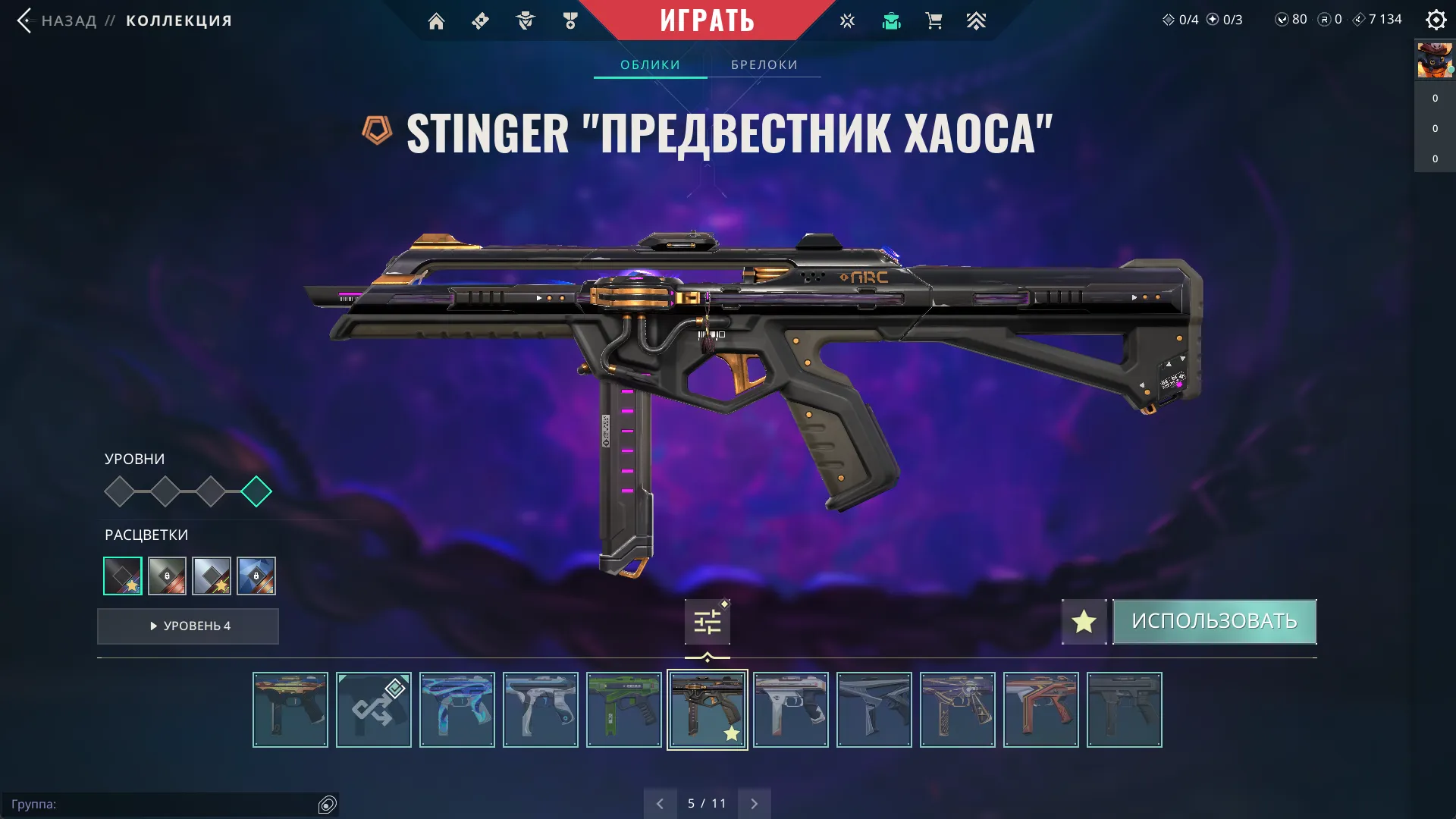Select the fourth level diamond

coord(256,491)
